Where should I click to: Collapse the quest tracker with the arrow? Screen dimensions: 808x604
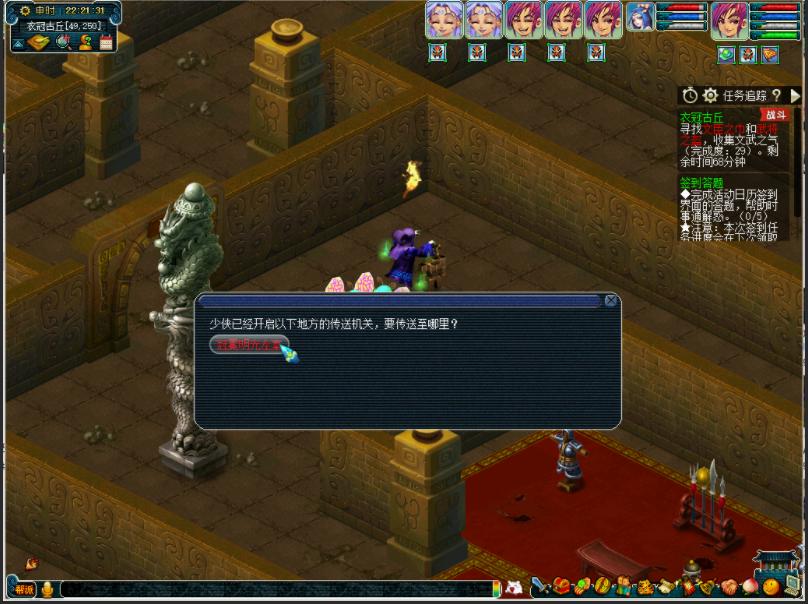796,95
